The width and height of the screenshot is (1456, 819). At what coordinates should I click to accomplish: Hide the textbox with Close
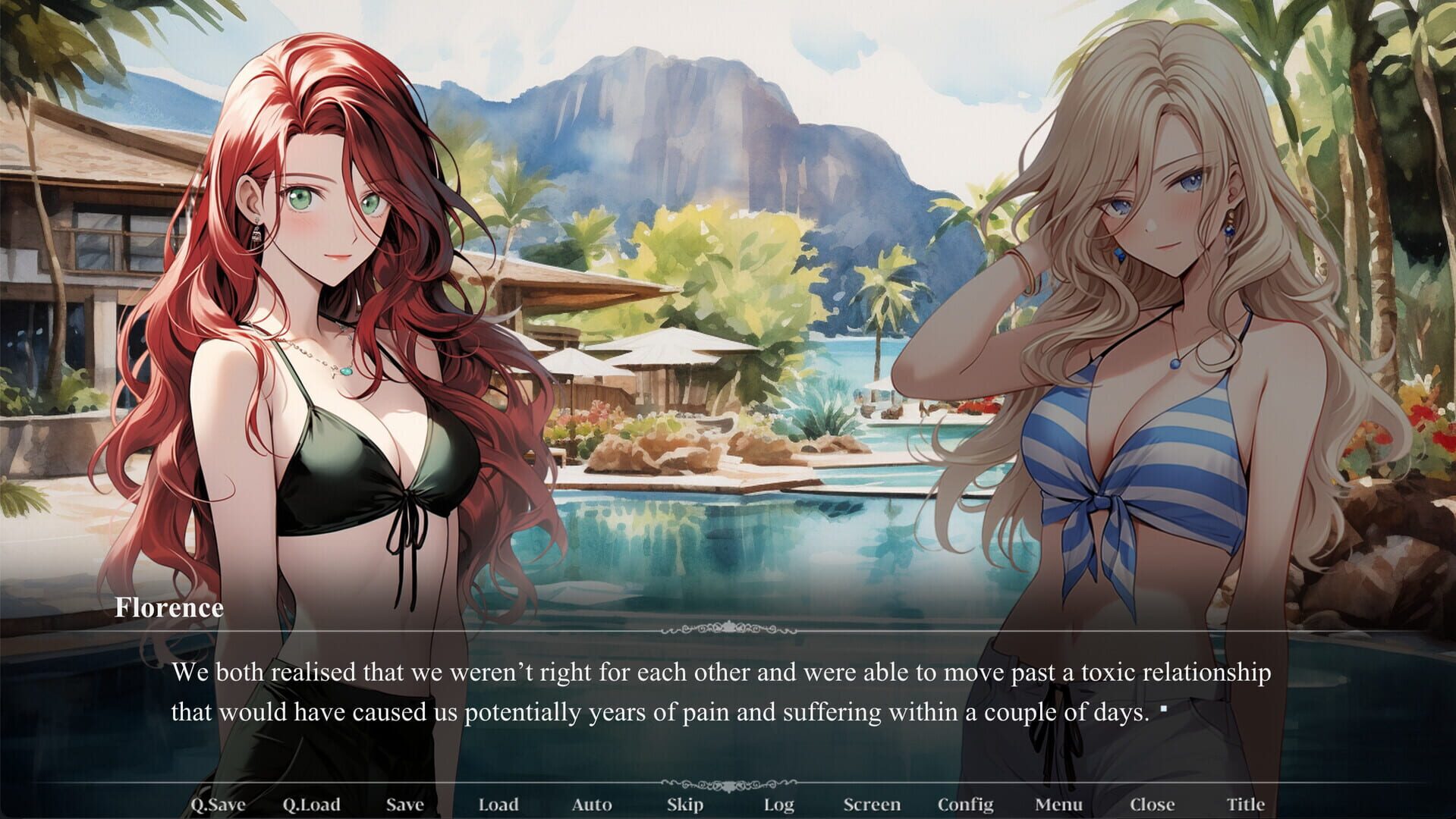point(1152,805)
